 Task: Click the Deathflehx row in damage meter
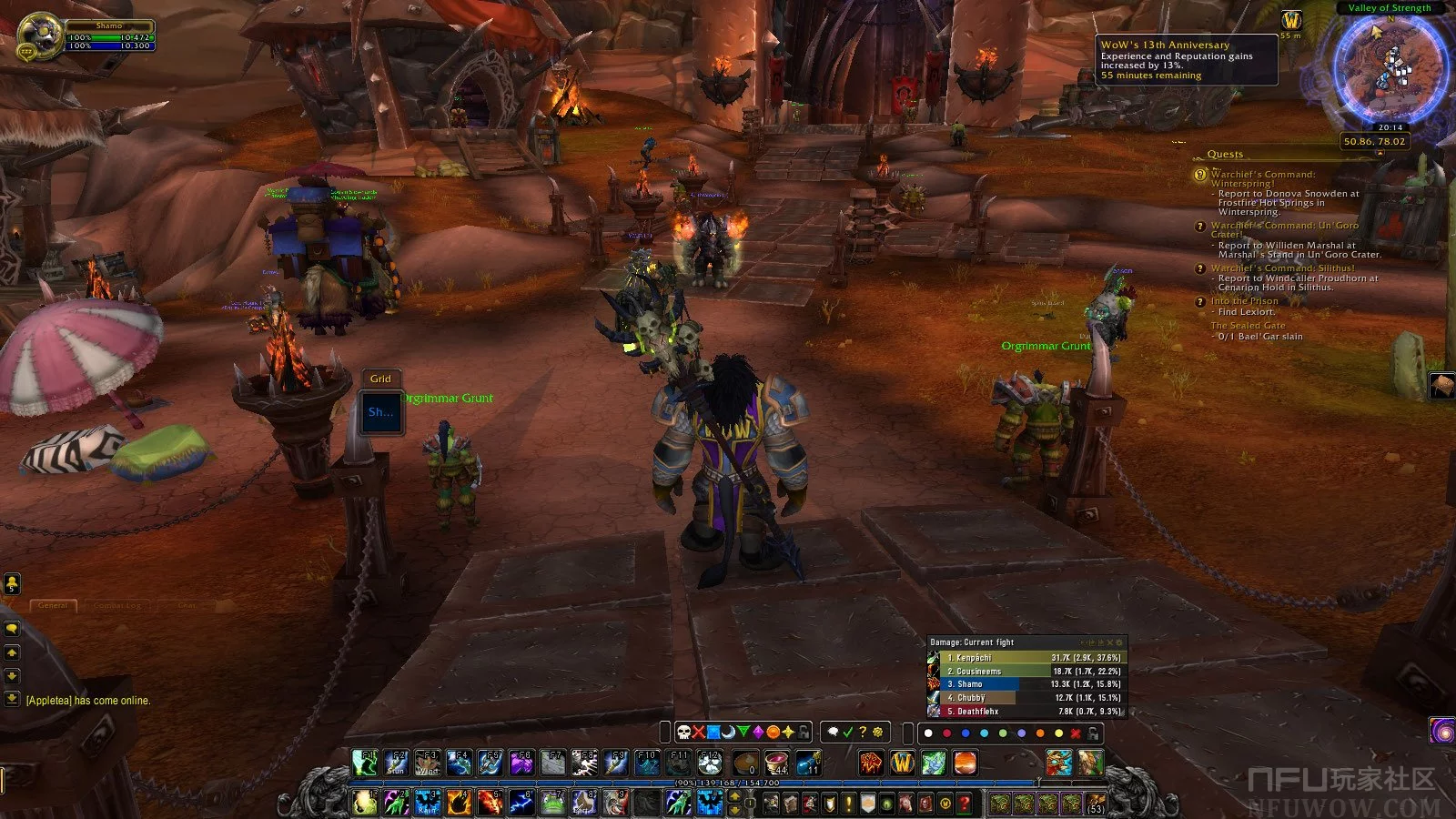1026,712
